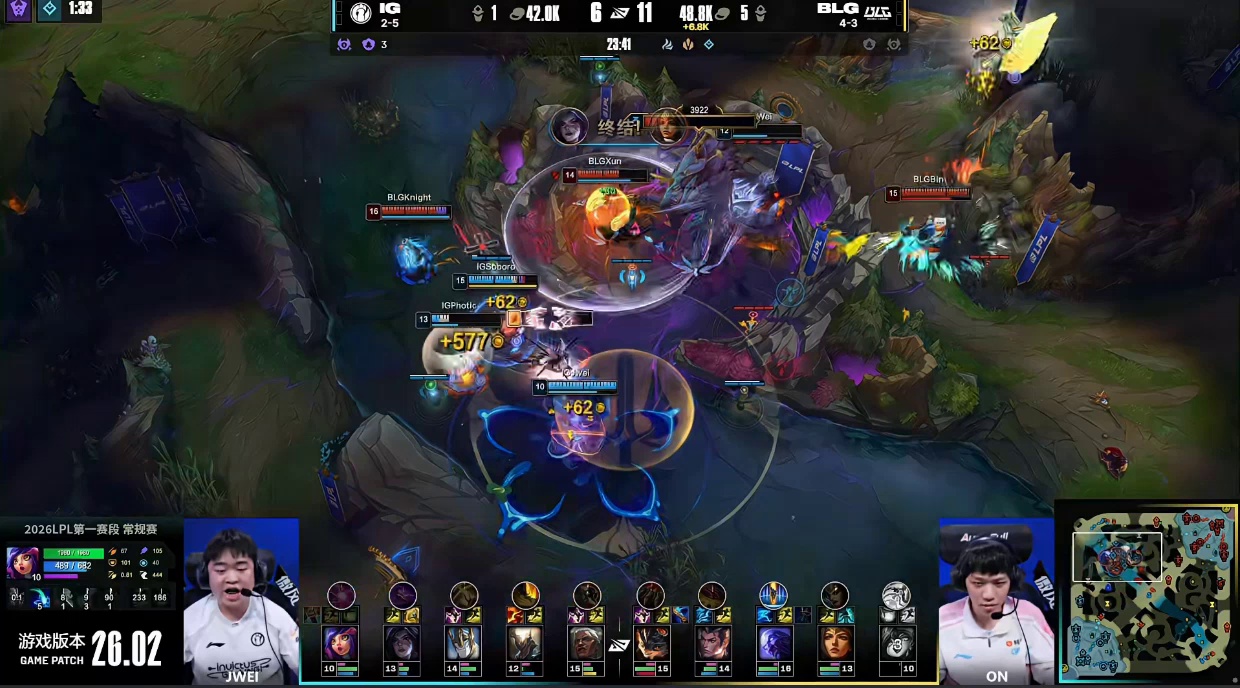This screenshot has width=1240, height=688.
Task: Select the dark-hooded level 13 champion portrait
Action: 403,643
